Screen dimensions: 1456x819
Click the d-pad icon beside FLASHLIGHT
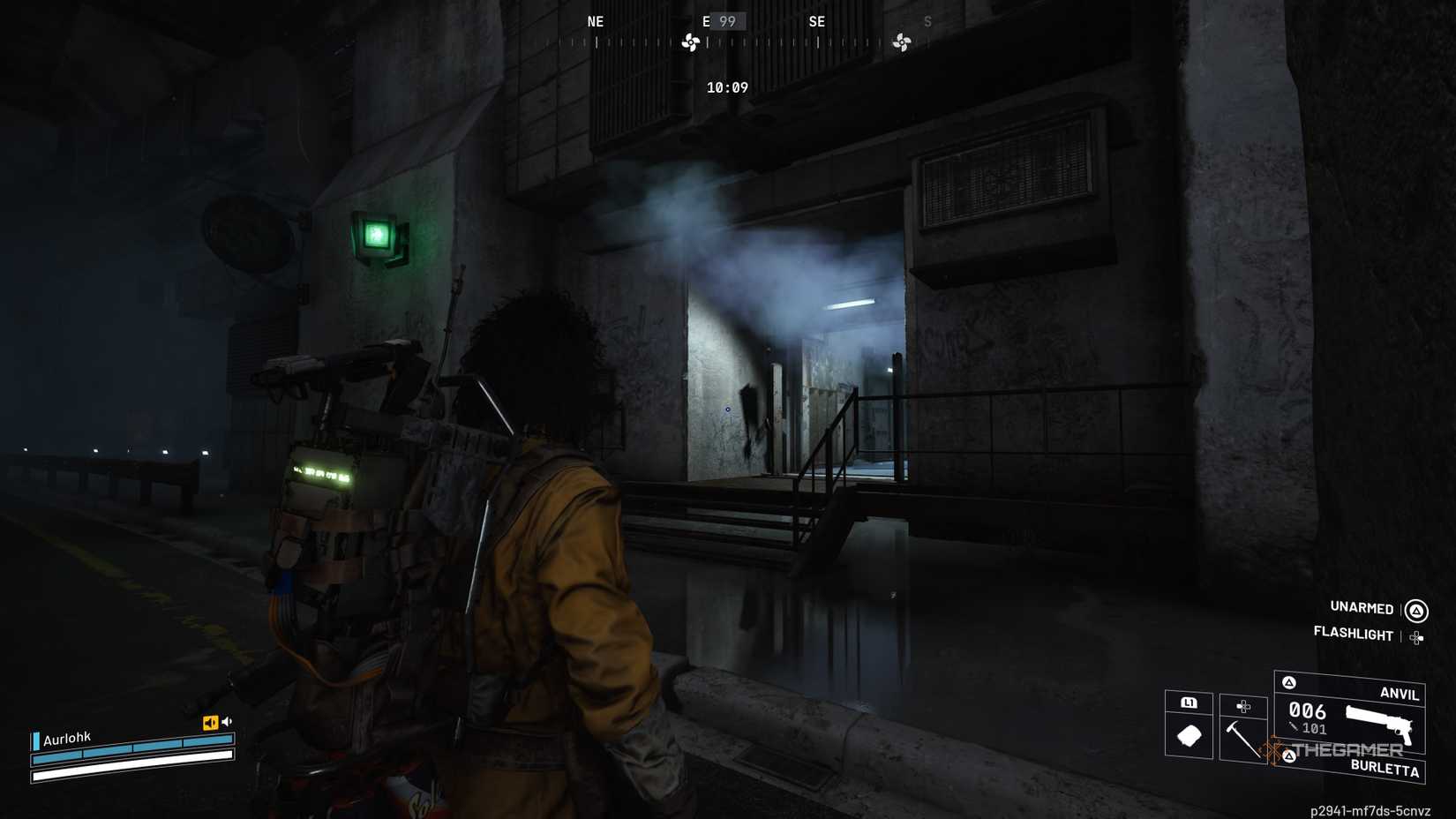coord(1415,635)
